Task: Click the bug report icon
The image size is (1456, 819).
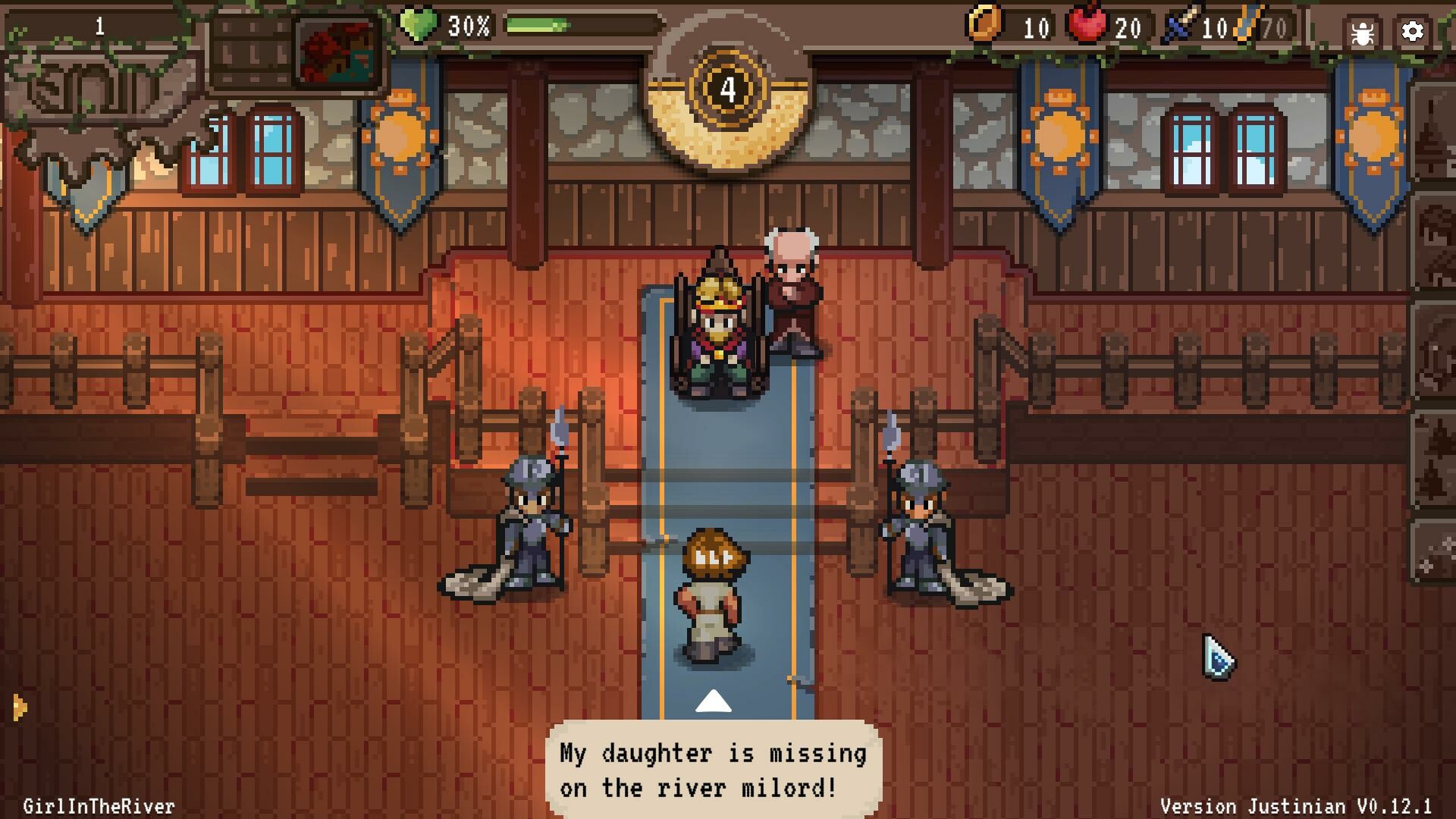Action: click(x=1361, y=32)
